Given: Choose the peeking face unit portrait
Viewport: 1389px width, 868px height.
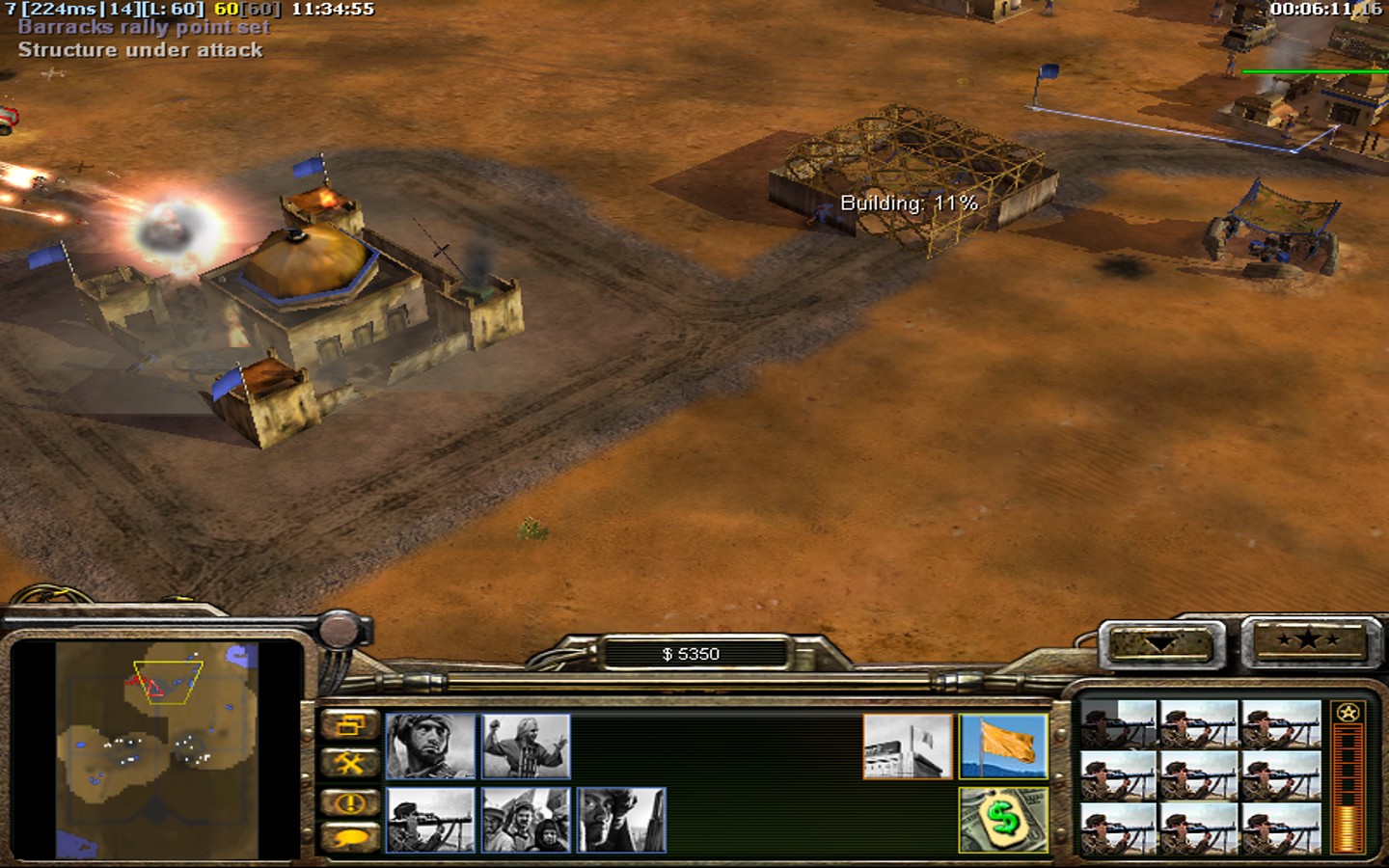Looking at the screenshot, I should (x=621, y=820).
